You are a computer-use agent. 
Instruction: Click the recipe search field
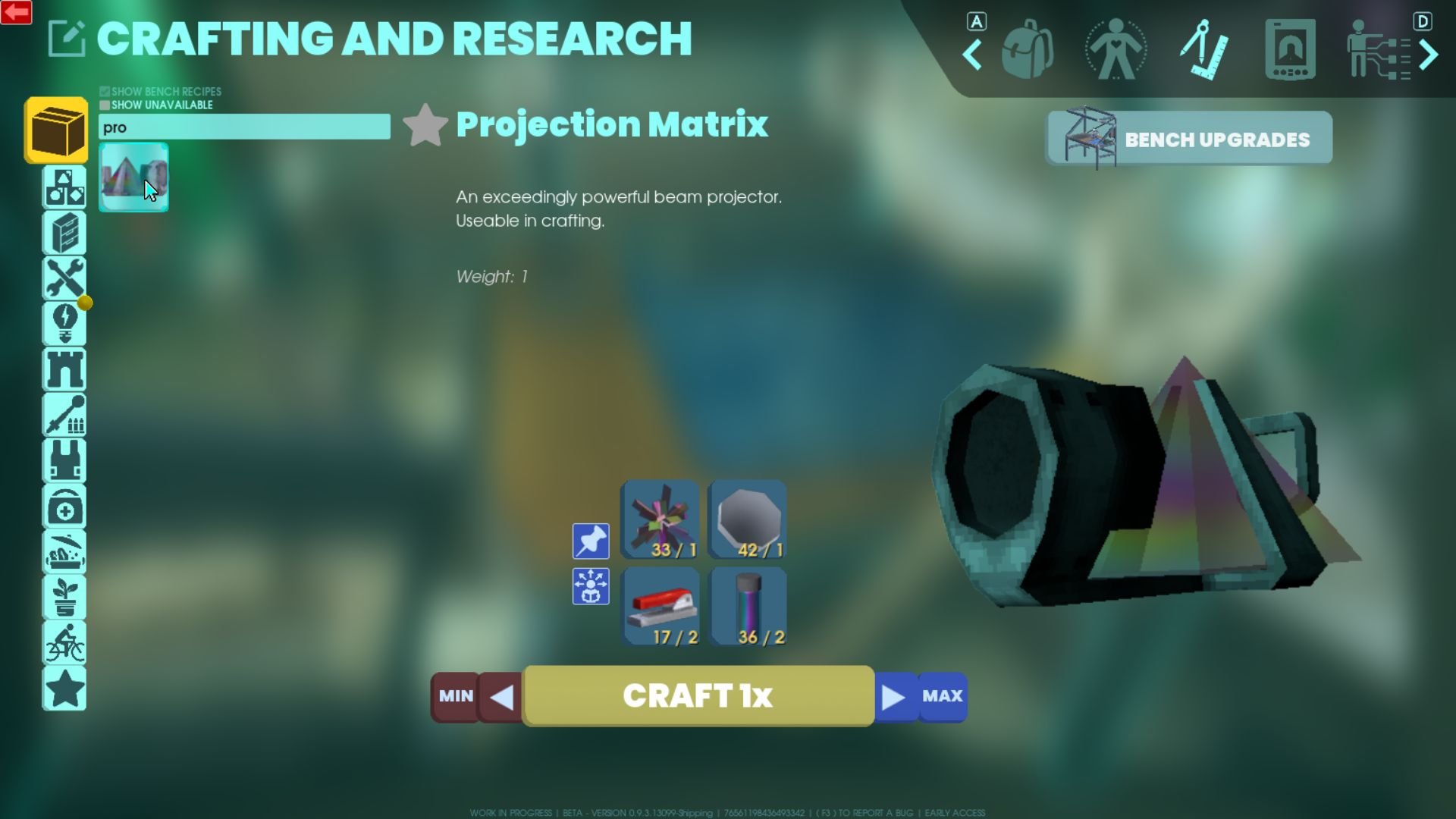(x=244, y=127)
